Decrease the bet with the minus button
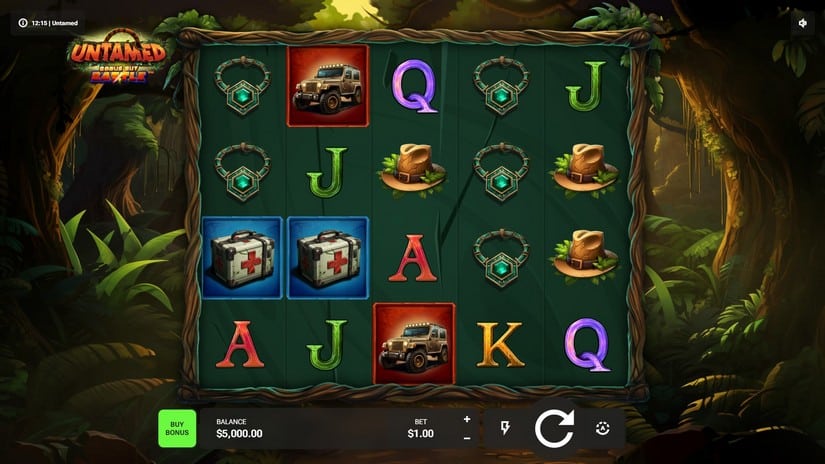The width and height of the screenshot is (825, 464). [467, 438]
